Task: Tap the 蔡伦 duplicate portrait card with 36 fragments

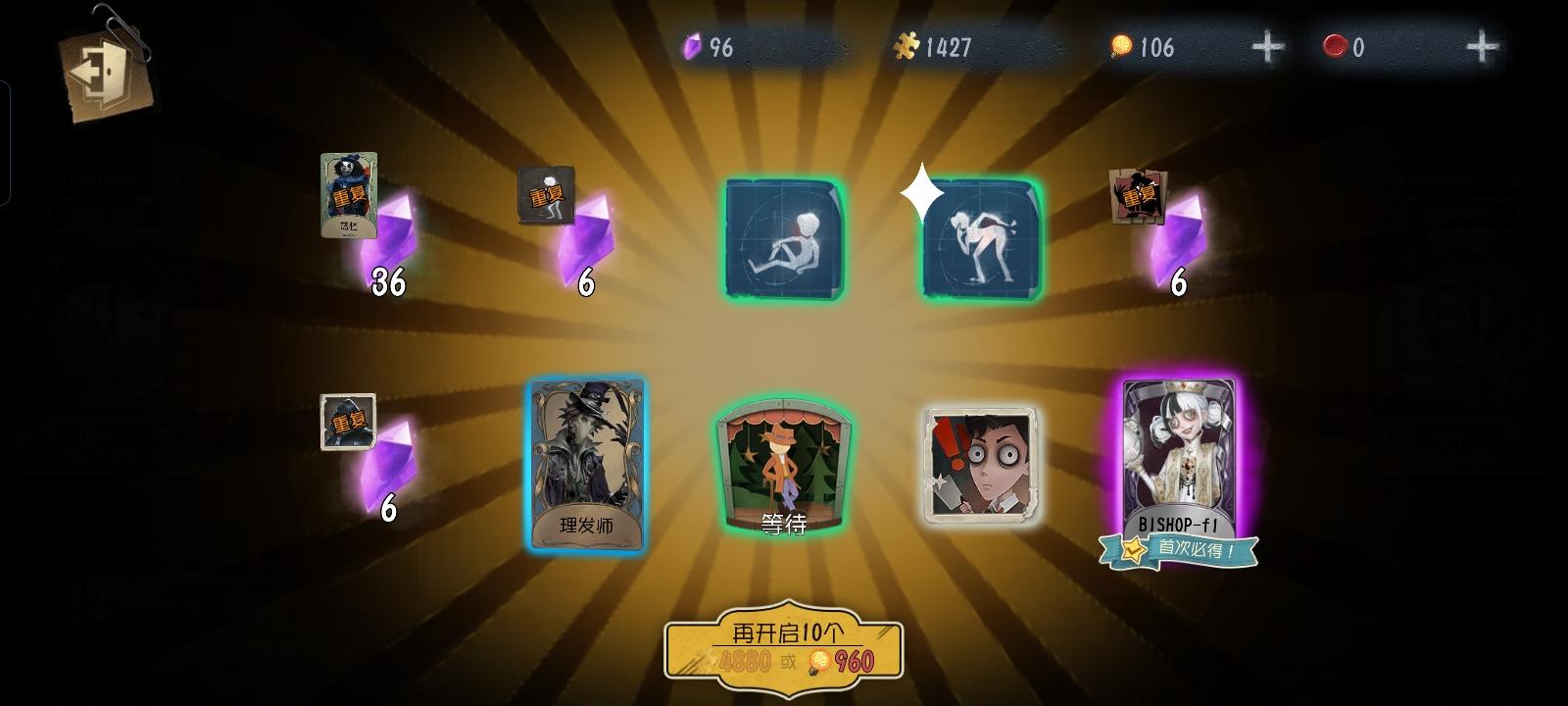Action: pyautogui.click(x=349, y=196)
